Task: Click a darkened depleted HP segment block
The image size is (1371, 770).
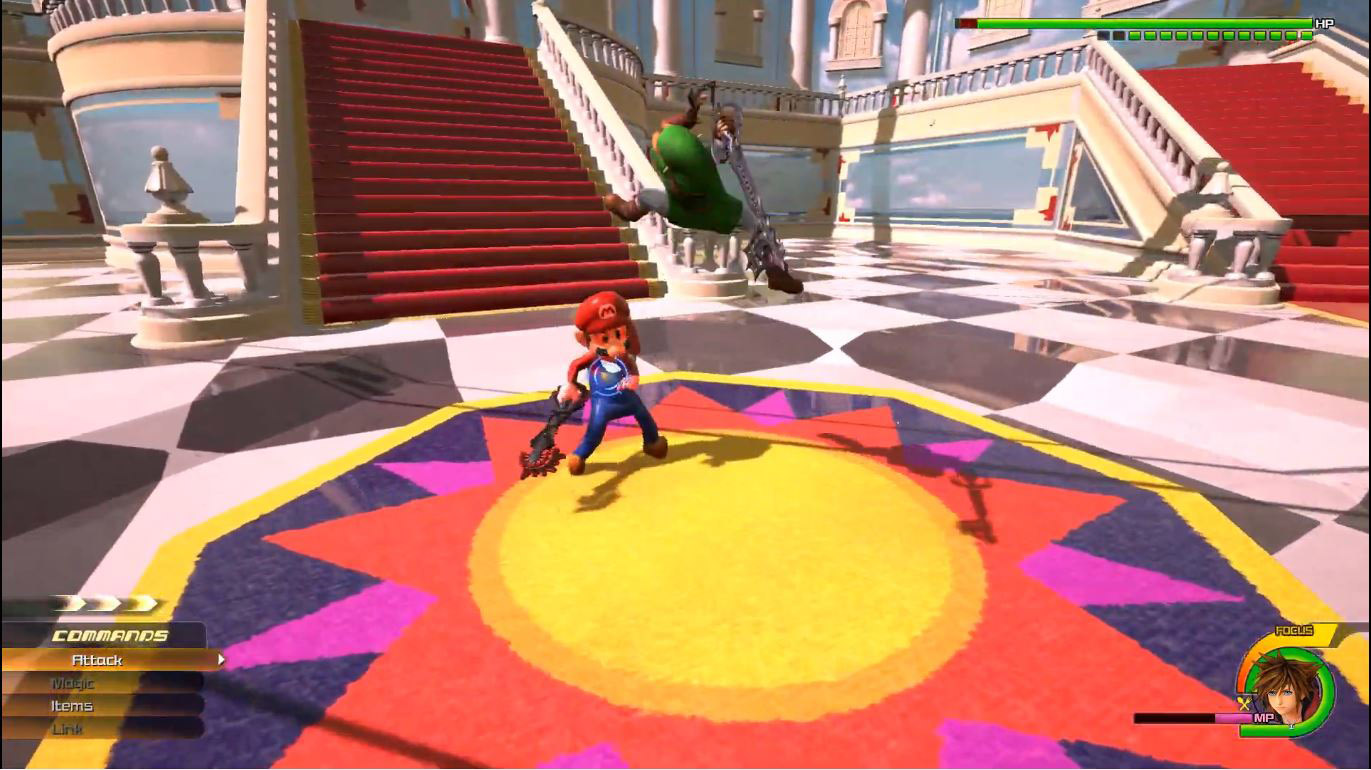Action: (x=1102, y=35)
